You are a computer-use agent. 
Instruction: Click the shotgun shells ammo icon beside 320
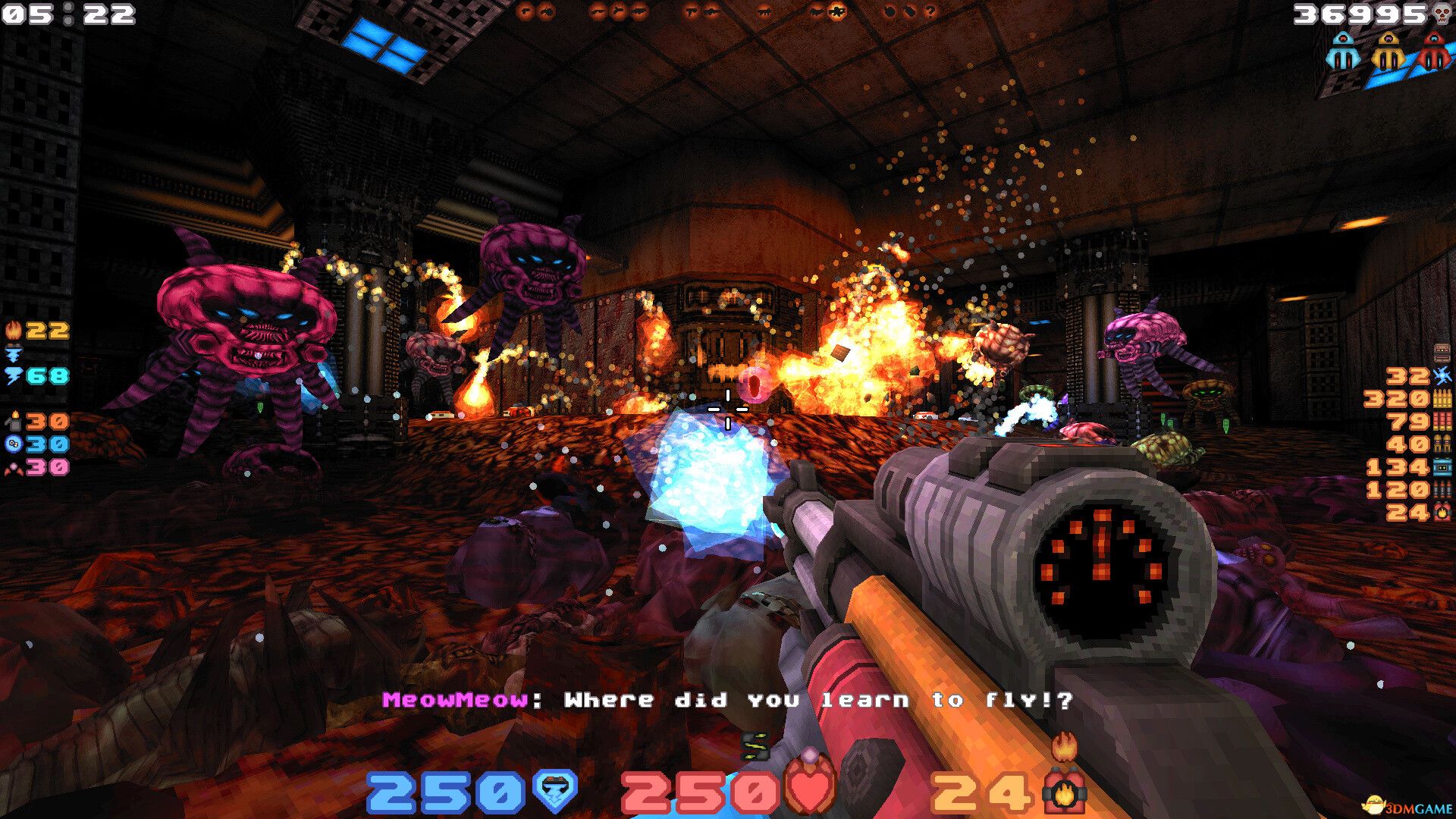1442,399
